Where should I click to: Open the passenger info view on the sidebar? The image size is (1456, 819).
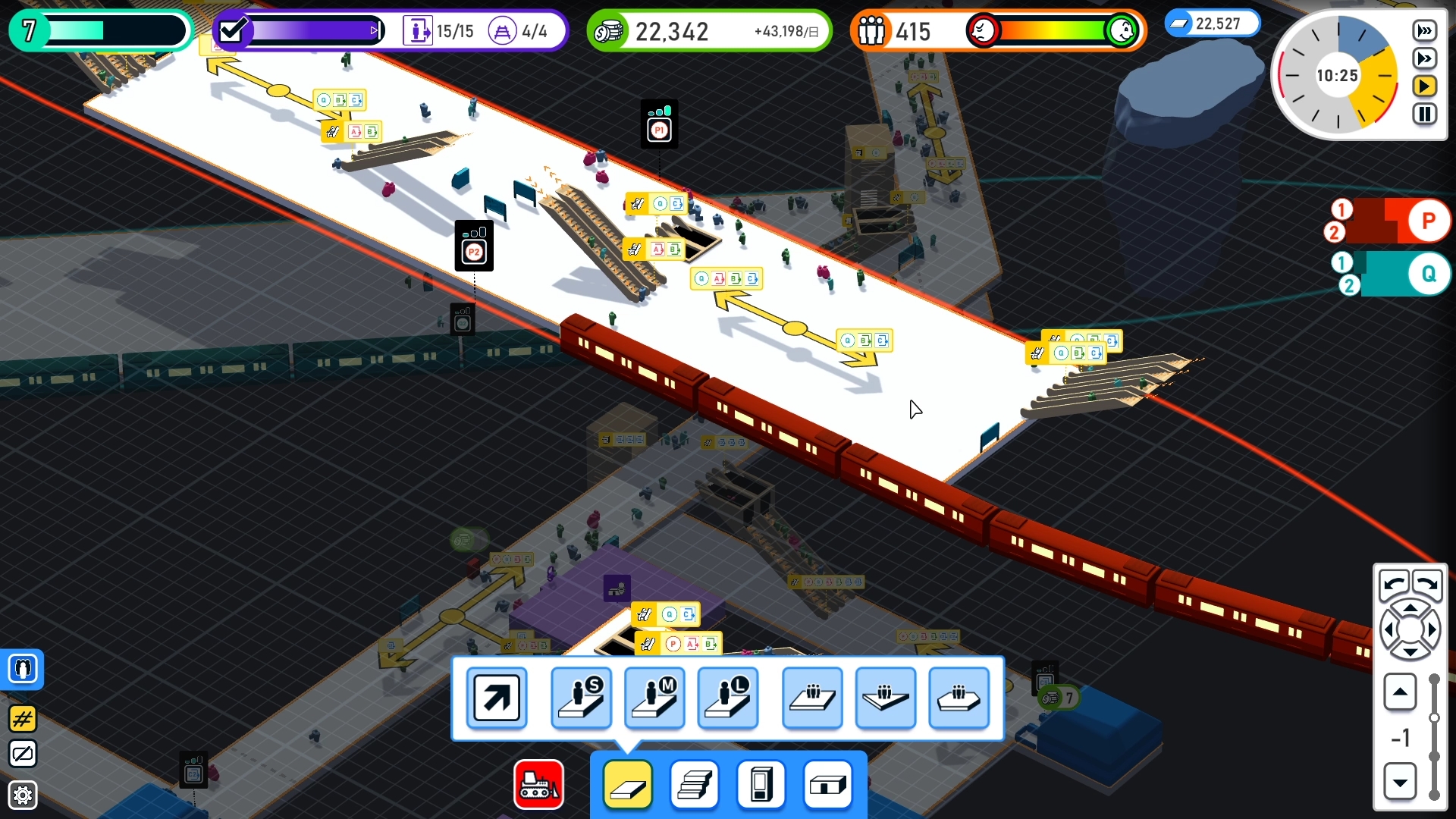pyautogui.click(x=23, y=669)
